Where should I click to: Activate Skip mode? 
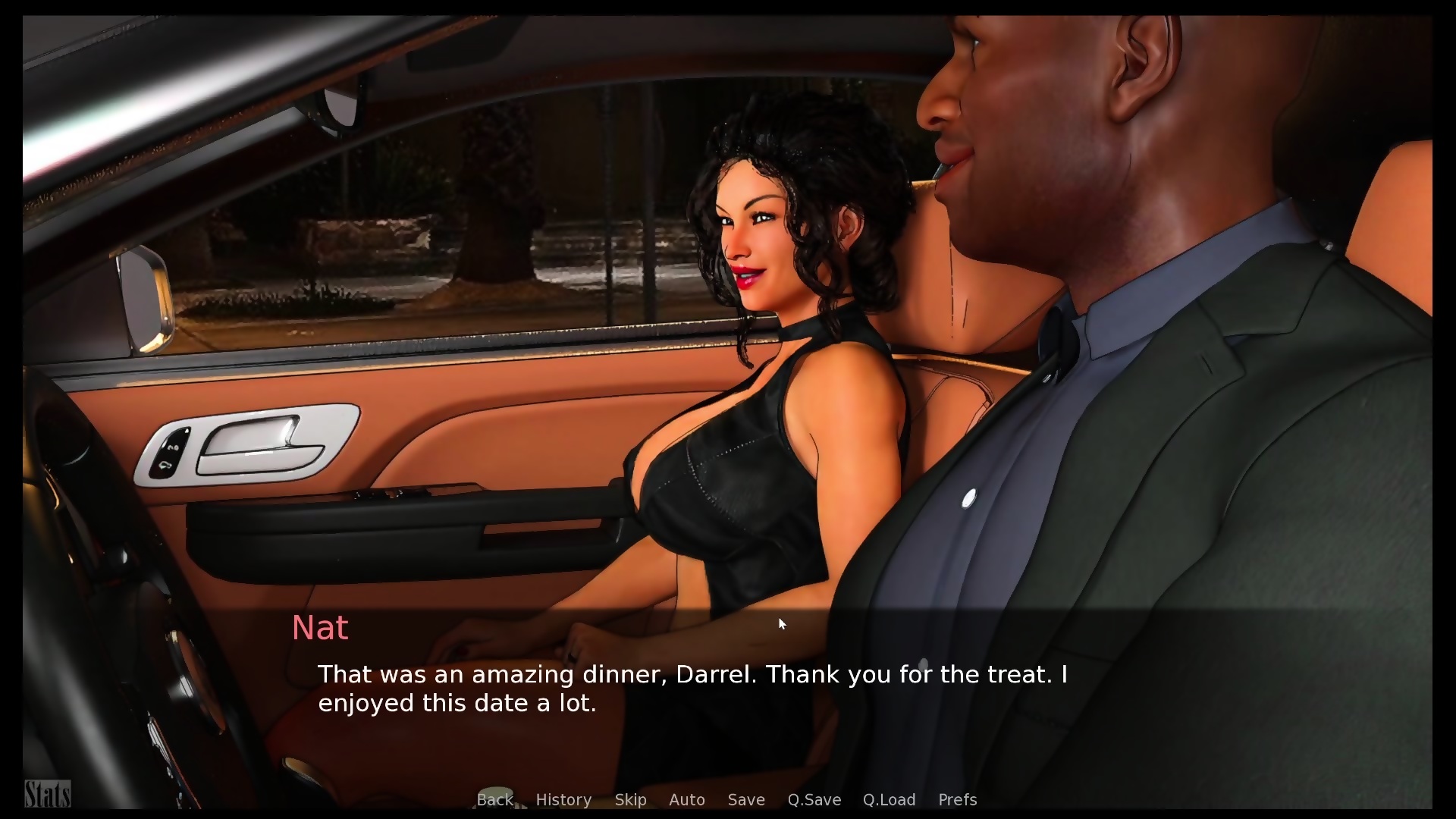pyautogui.click(x=630, y=799)
